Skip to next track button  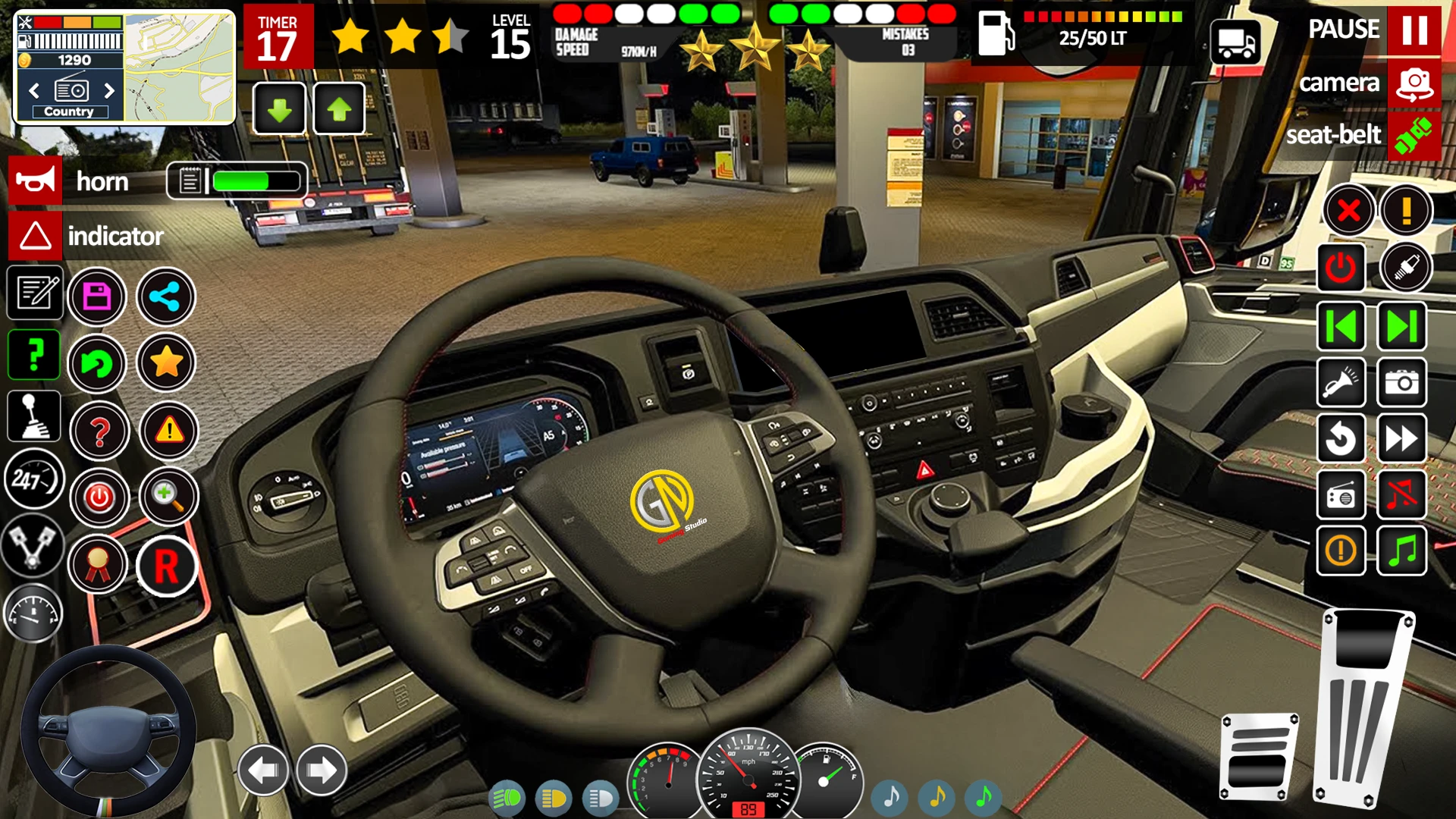pyautogui.click(x=1401, y=327)
